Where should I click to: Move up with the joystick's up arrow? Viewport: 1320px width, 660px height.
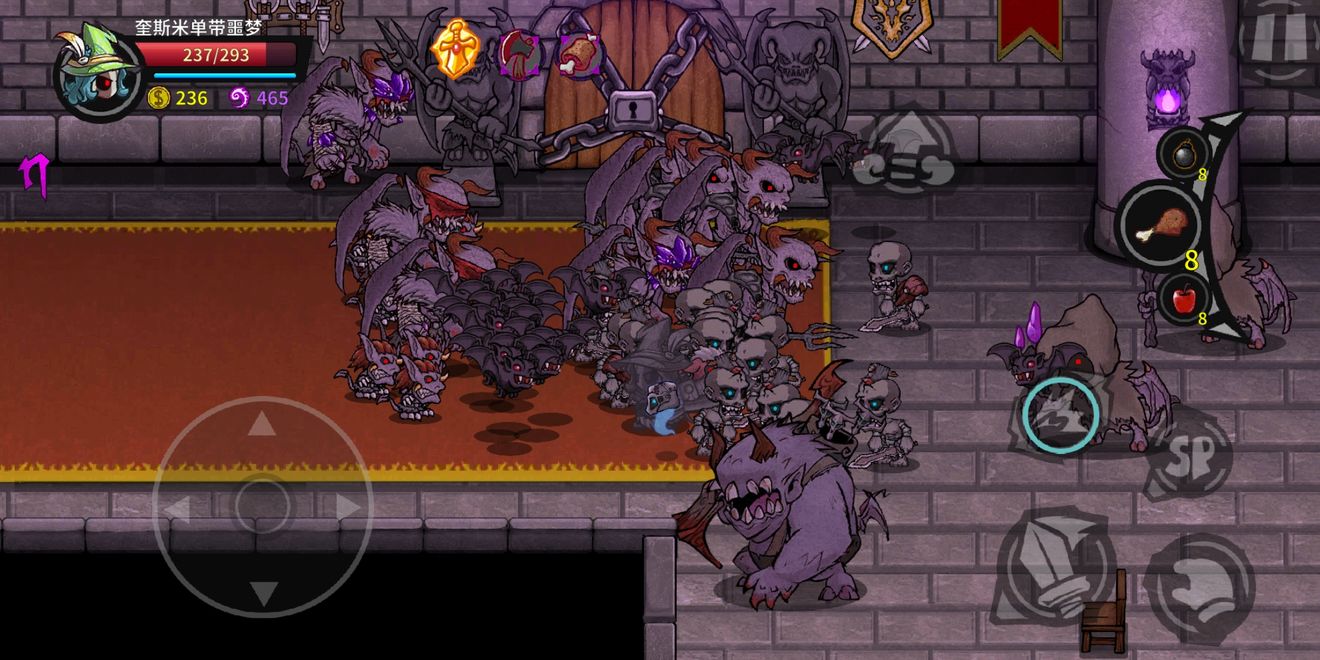[262, 424]
